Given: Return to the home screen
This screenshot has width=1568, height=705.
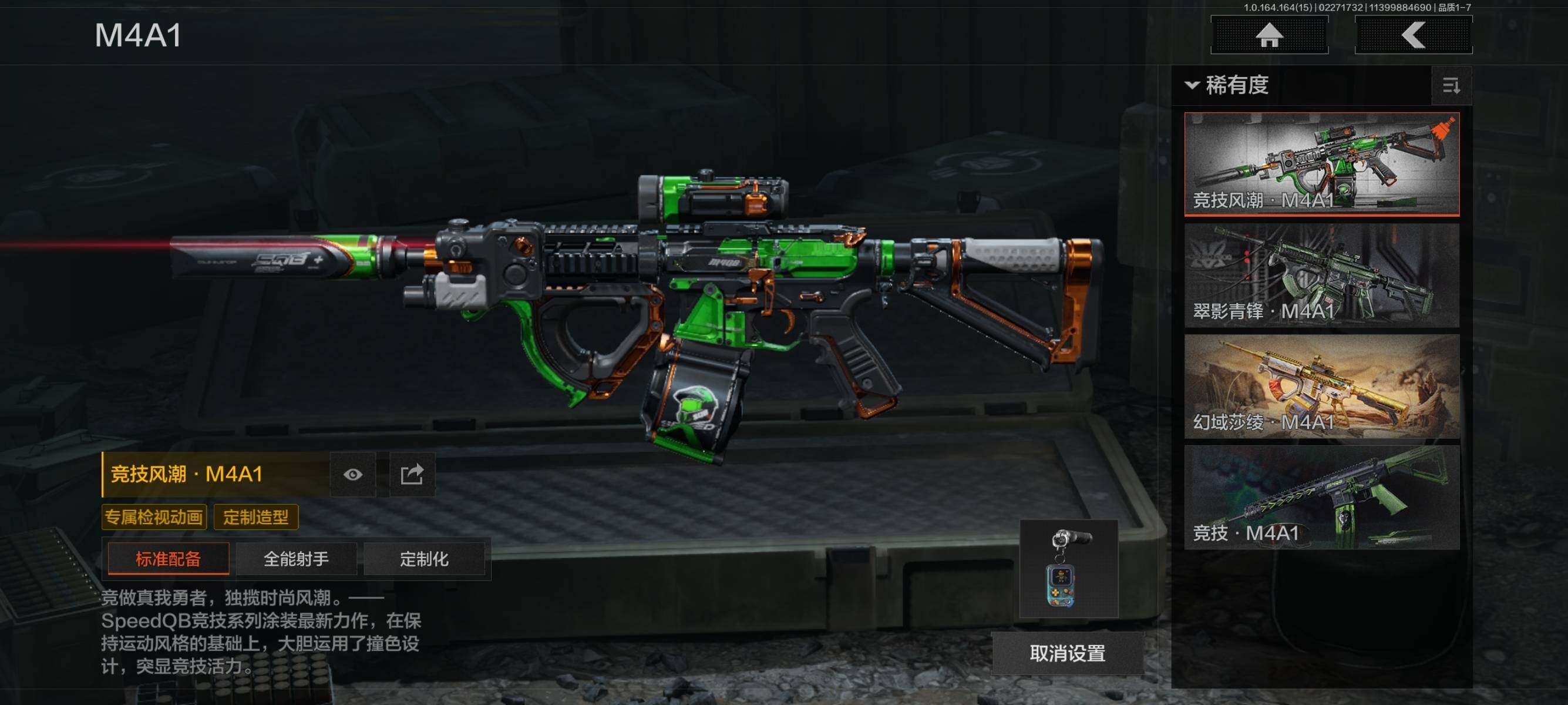Looking at the screenshot, I should click(1269, 35).
